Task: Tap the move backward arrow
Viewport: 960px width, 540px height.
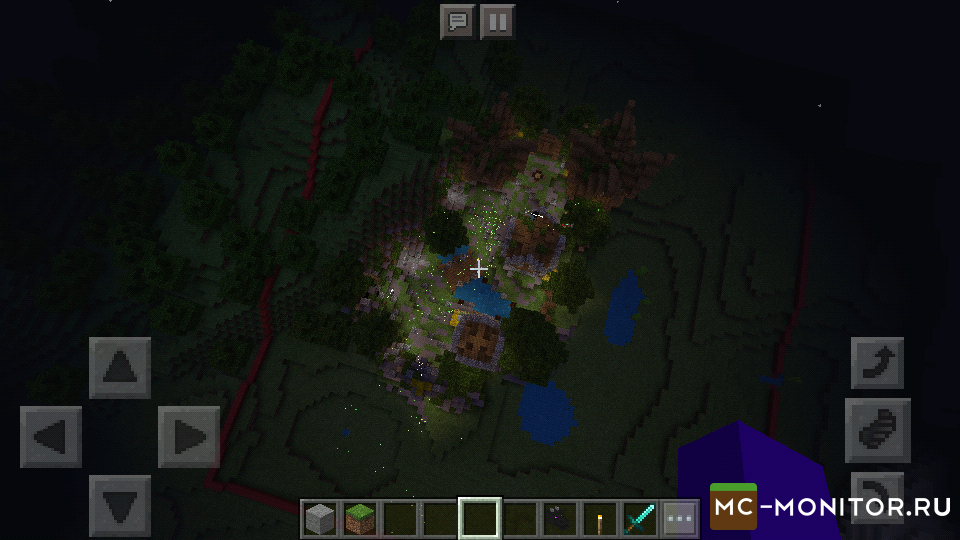Action: pyautogui.click(x=120, y=505)
